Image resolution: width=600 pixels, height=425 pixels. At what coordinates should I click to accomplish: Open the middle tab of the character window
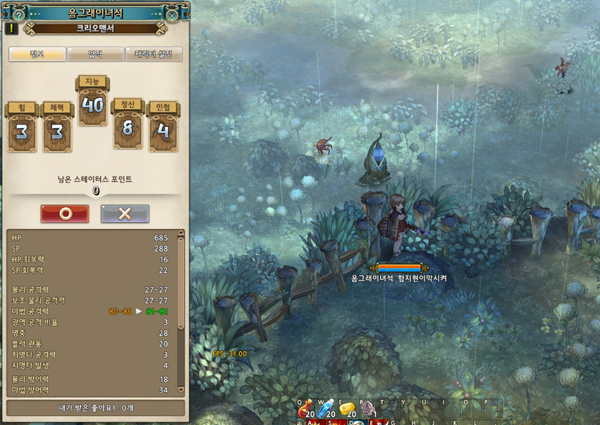tap(96, 54)
